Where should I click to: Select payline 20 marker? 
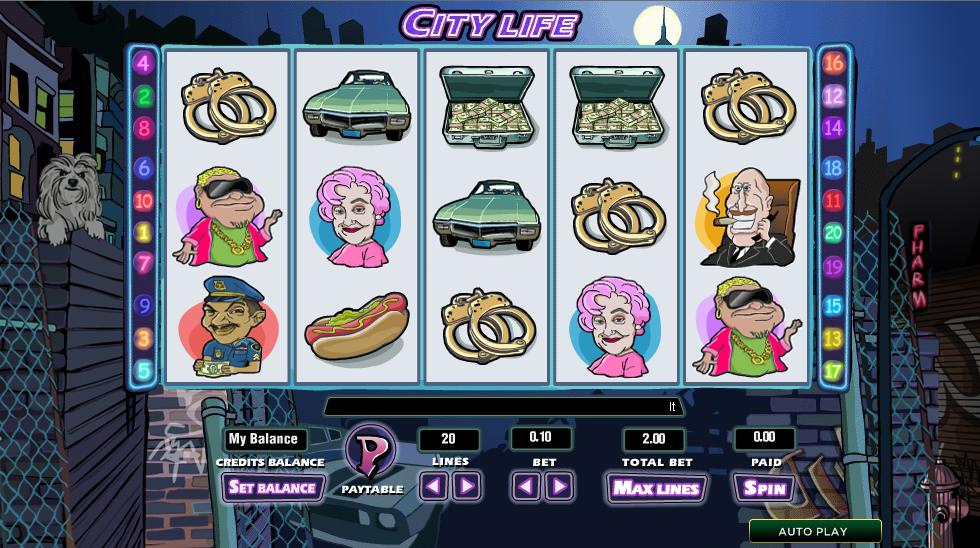click(x=833, y=234)
